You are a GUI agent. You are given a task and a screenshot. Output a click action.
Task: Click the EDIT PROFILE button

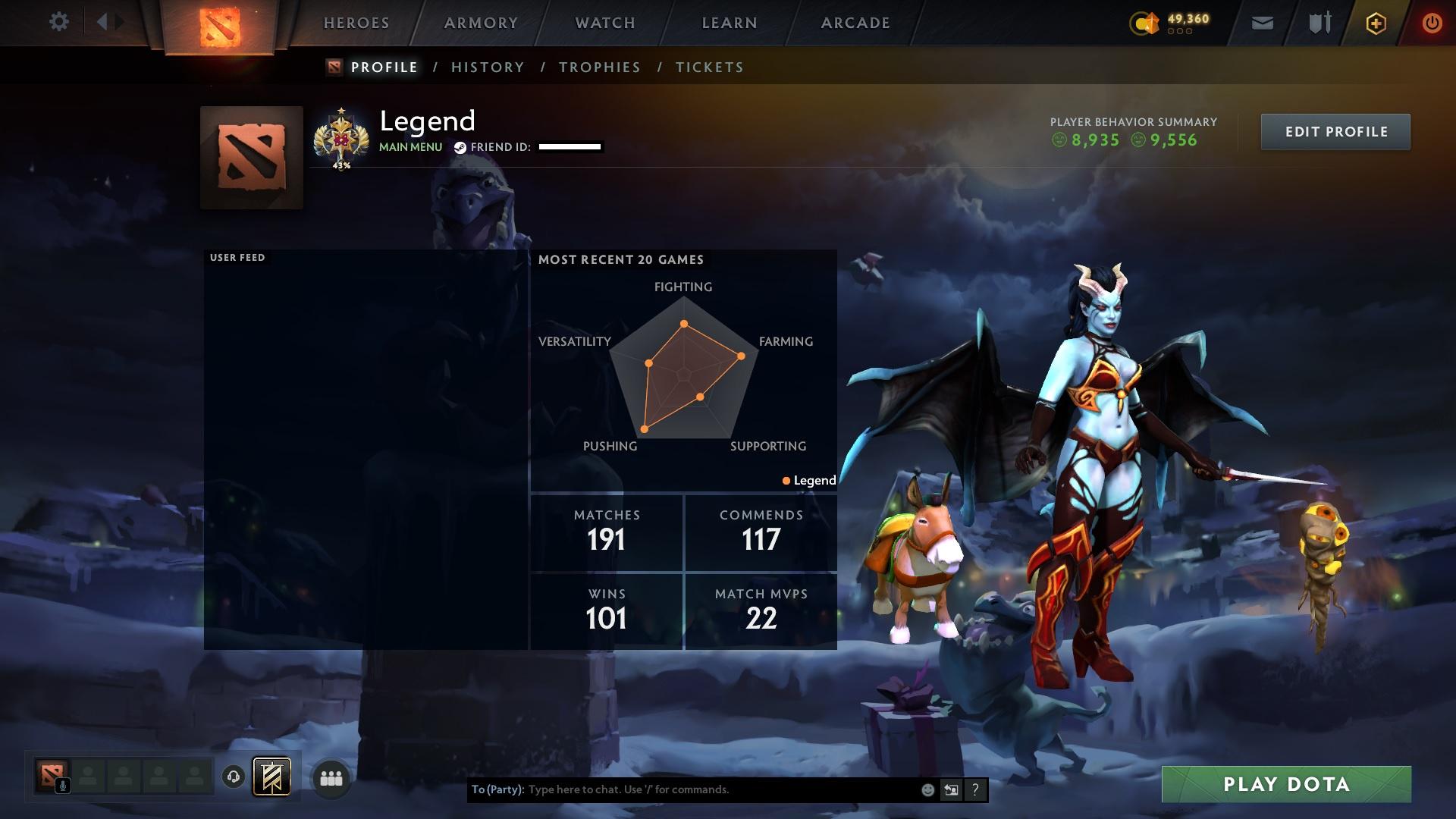pyautogui.click(x=1335, y=131)
